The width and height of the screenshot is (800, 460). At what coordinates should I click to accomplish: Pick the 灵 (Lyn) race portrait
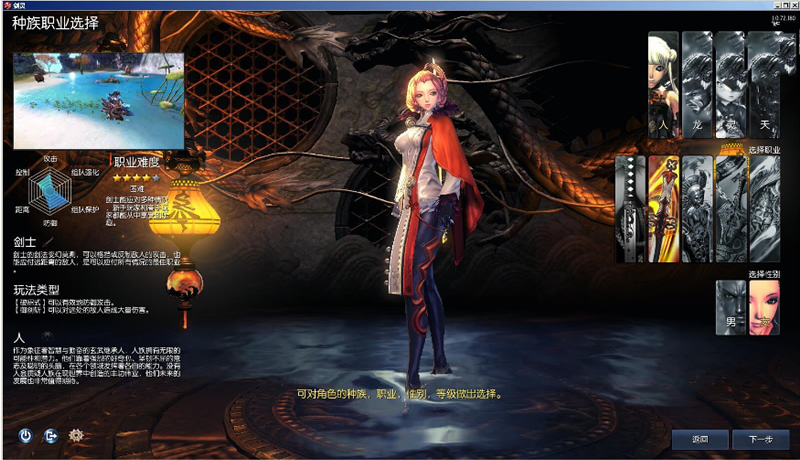729,85
